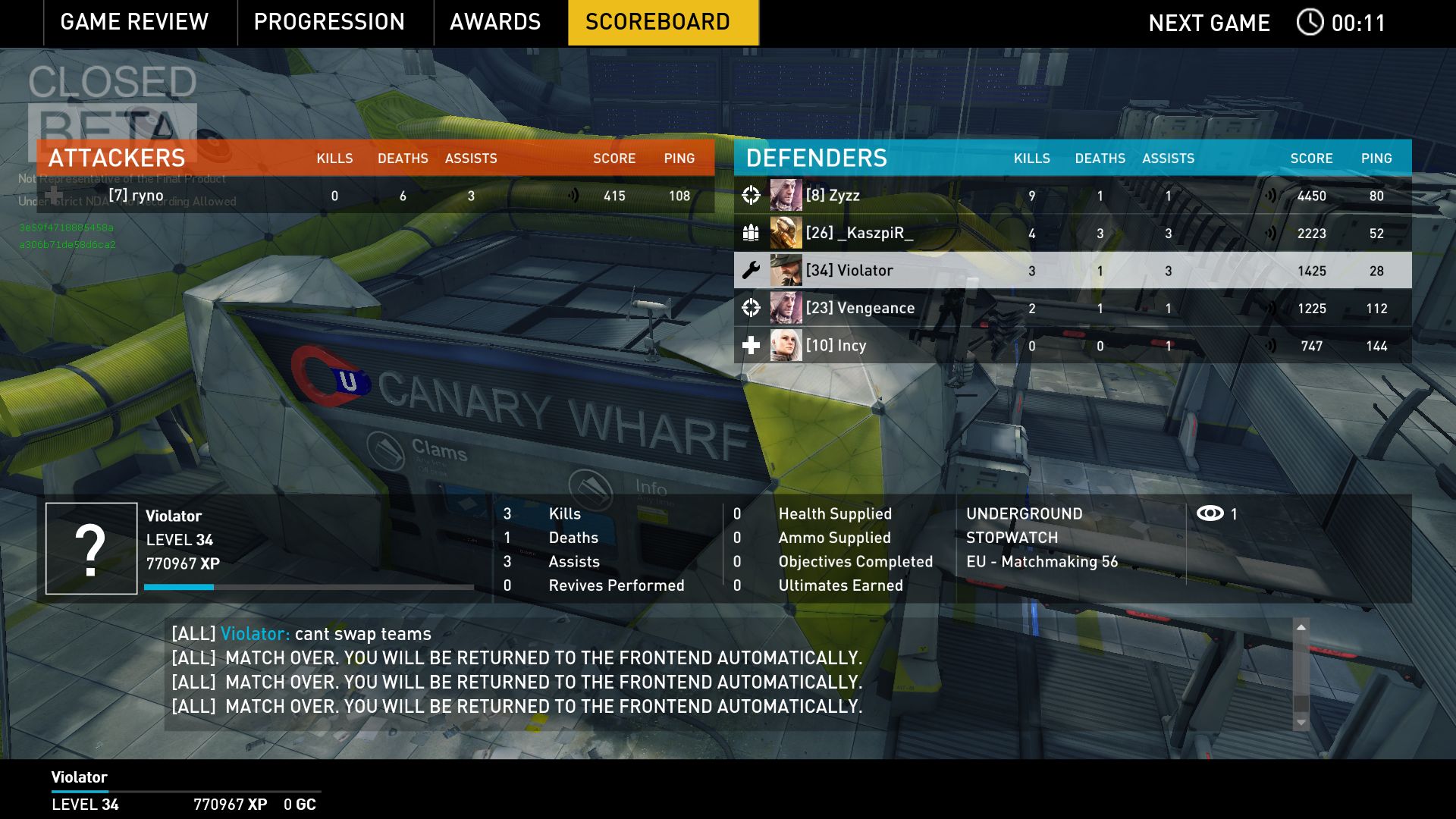Viewport: 1456px width, 819px height.
Task: Open the Progression tab
Action: pyautogui.click(x=329, y=22)
